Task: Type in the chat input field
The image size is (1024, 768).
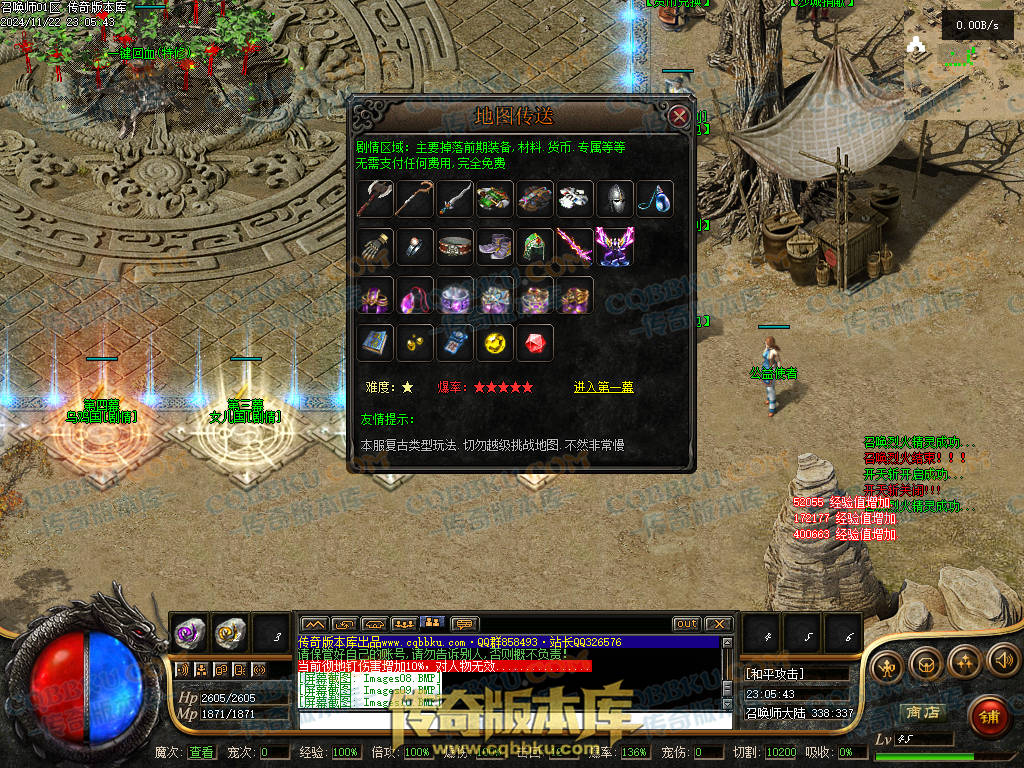Action: (x=510, y=720)
